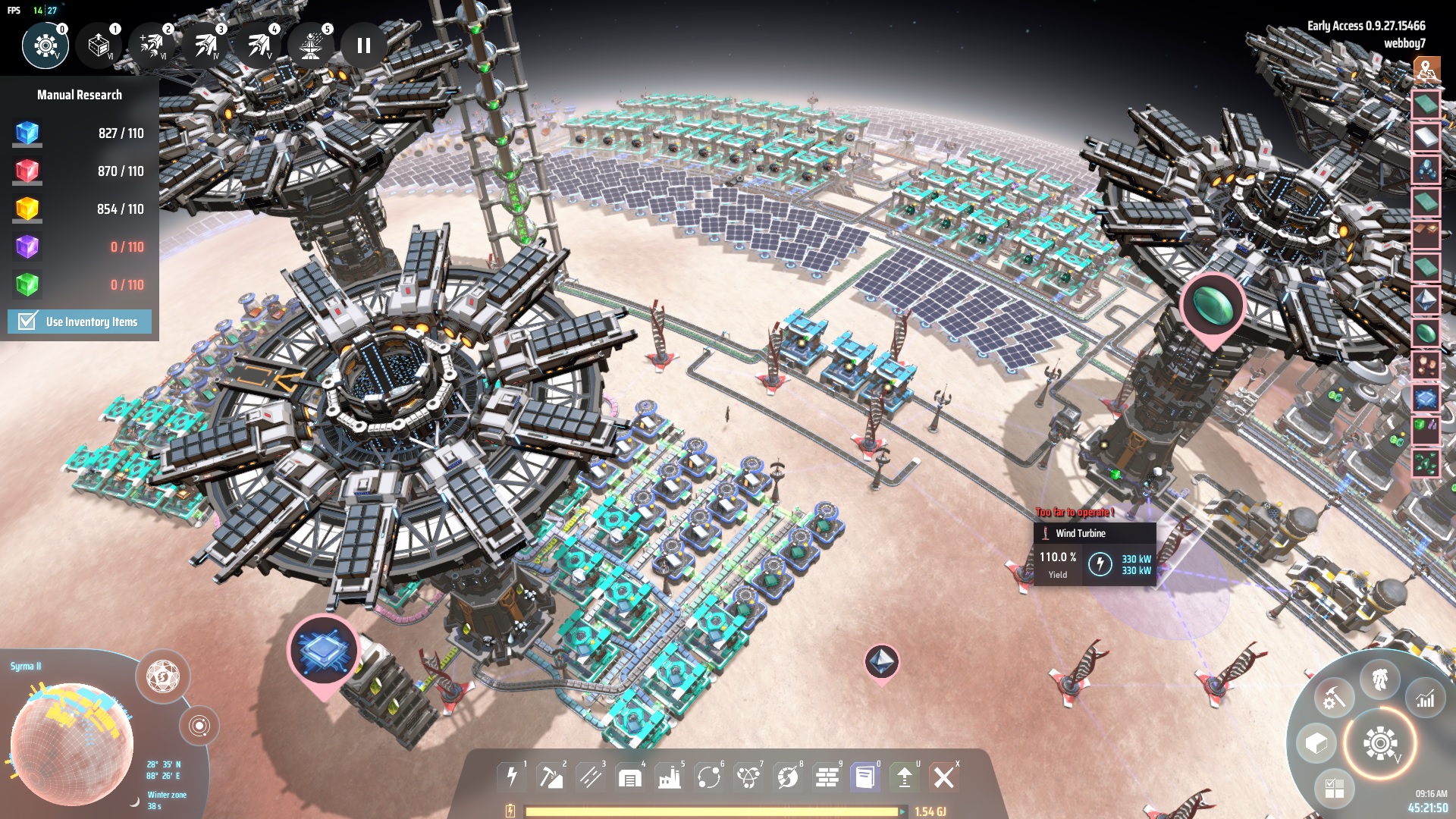Viewport: 1456px width, 819px height.
Task: Choose the conveyor belt build category
Action: click(591, 777)
